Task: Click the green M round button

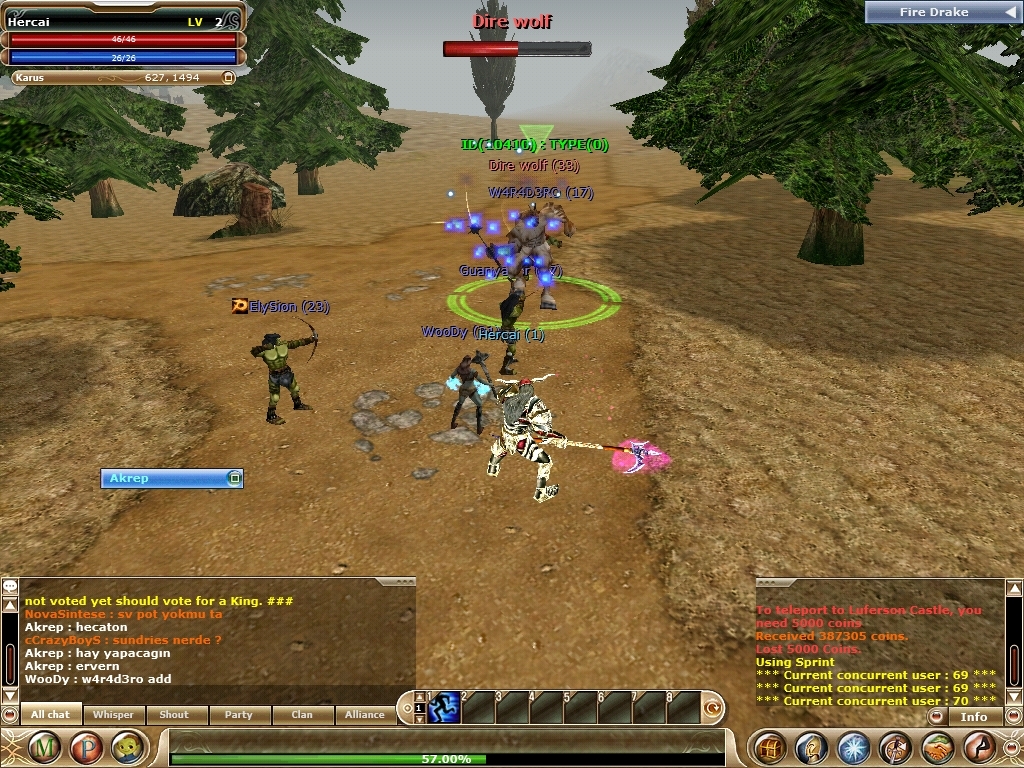Action: point(44,747)
